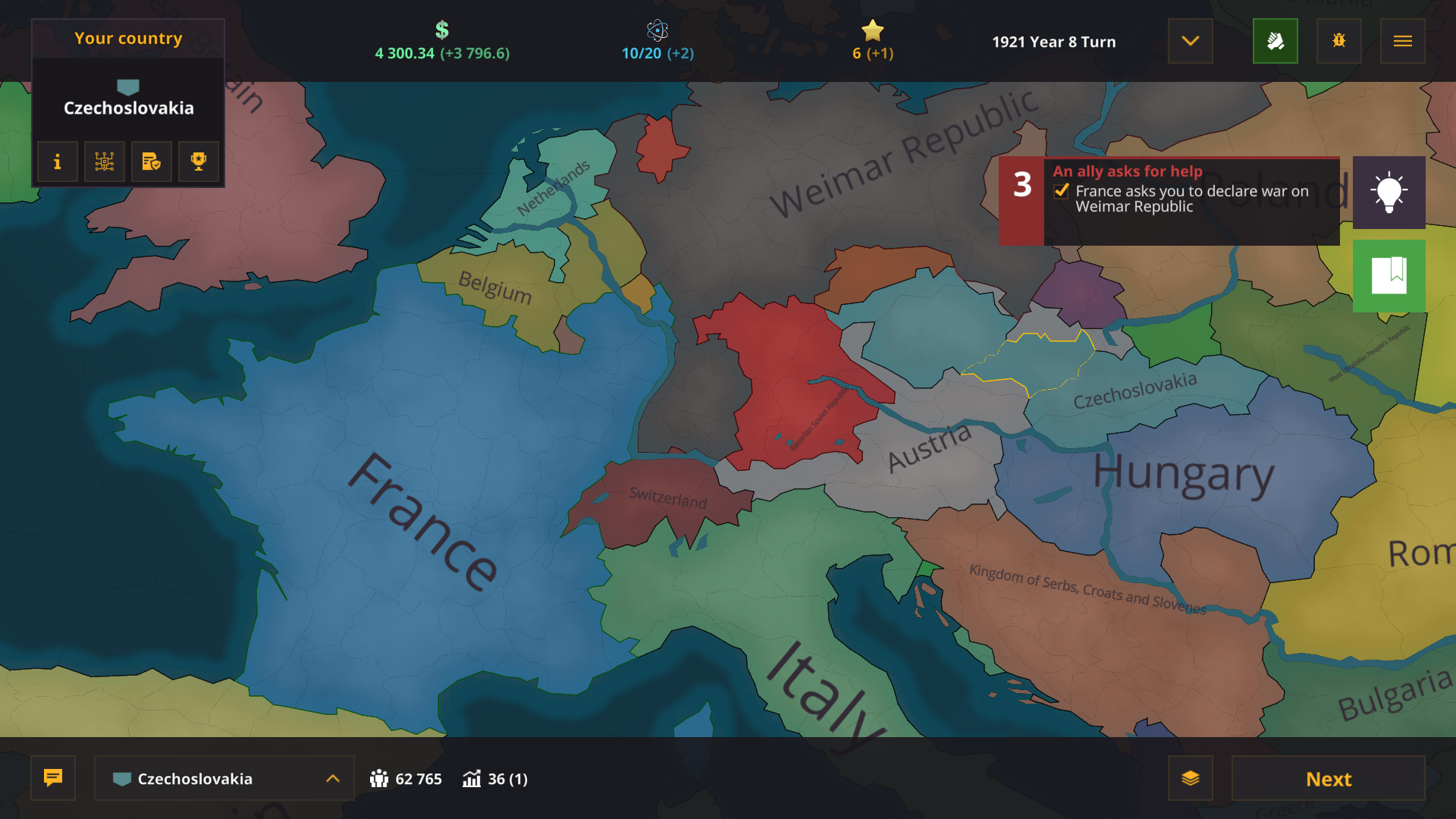This screenshot has width=1456, height=819.
Task: Open the tips lightbulb panel
Action: pyautogui.click(x=1389, y=193)
